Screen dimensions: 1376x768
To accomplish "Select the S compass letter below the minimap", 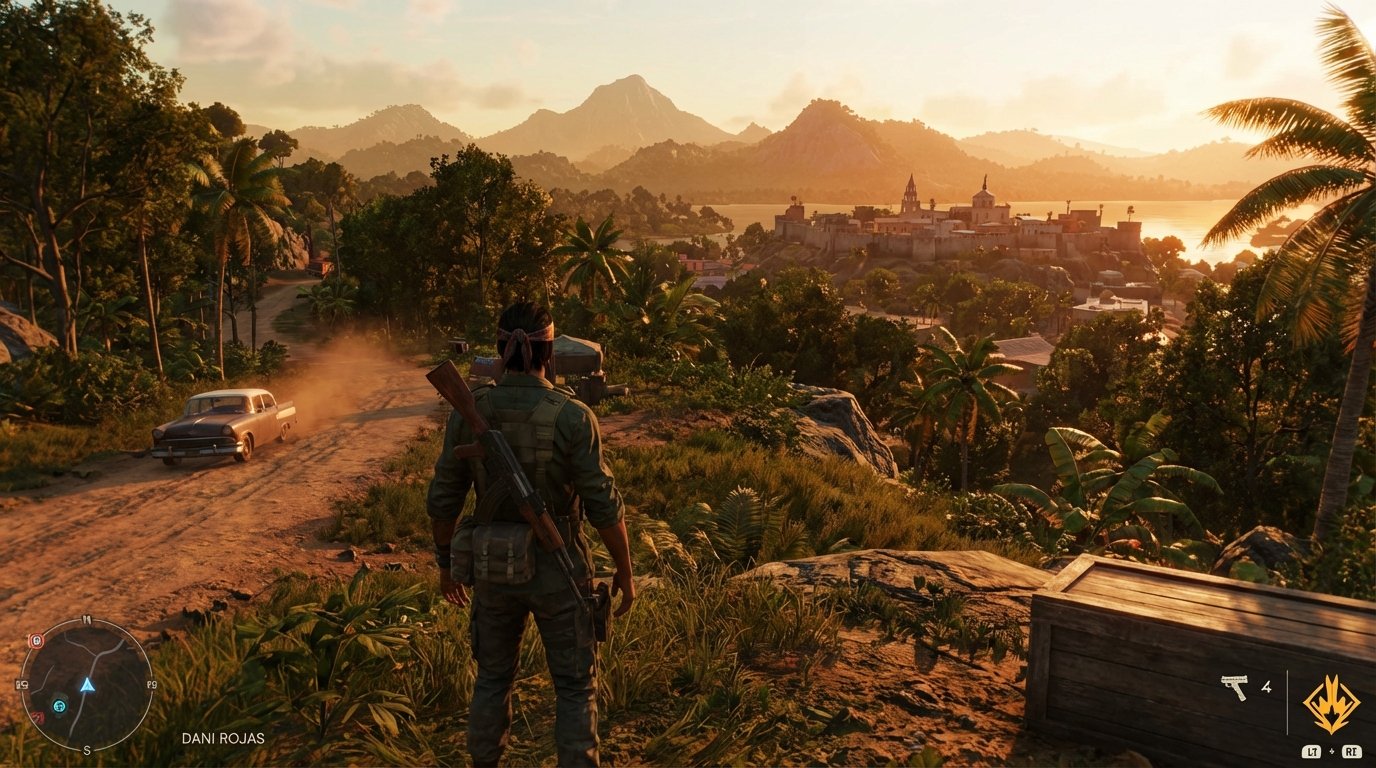I will point(86,750).
